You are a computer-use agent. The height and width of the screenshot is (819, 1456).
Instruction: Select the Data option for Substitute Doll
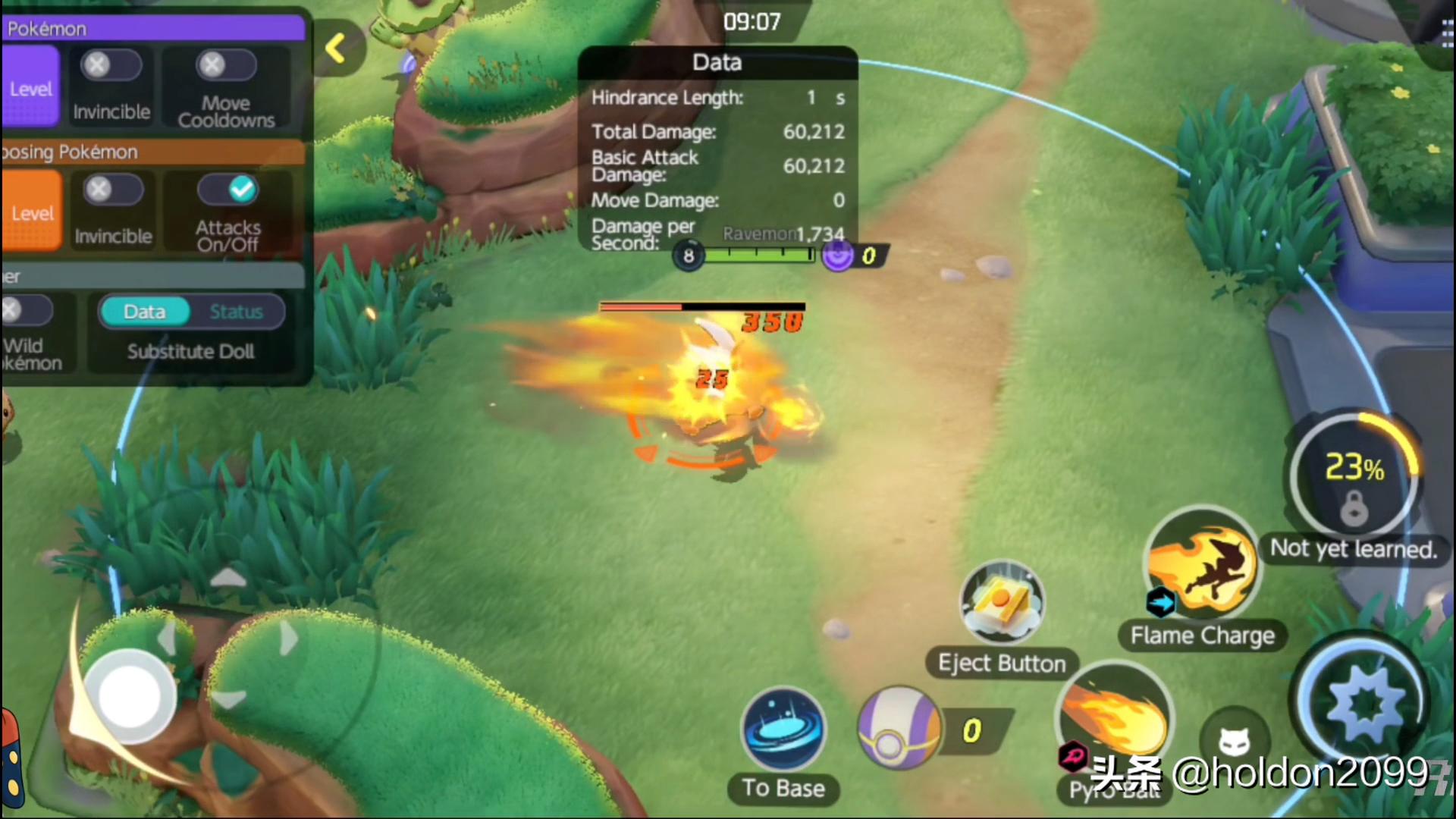[145, 312]
